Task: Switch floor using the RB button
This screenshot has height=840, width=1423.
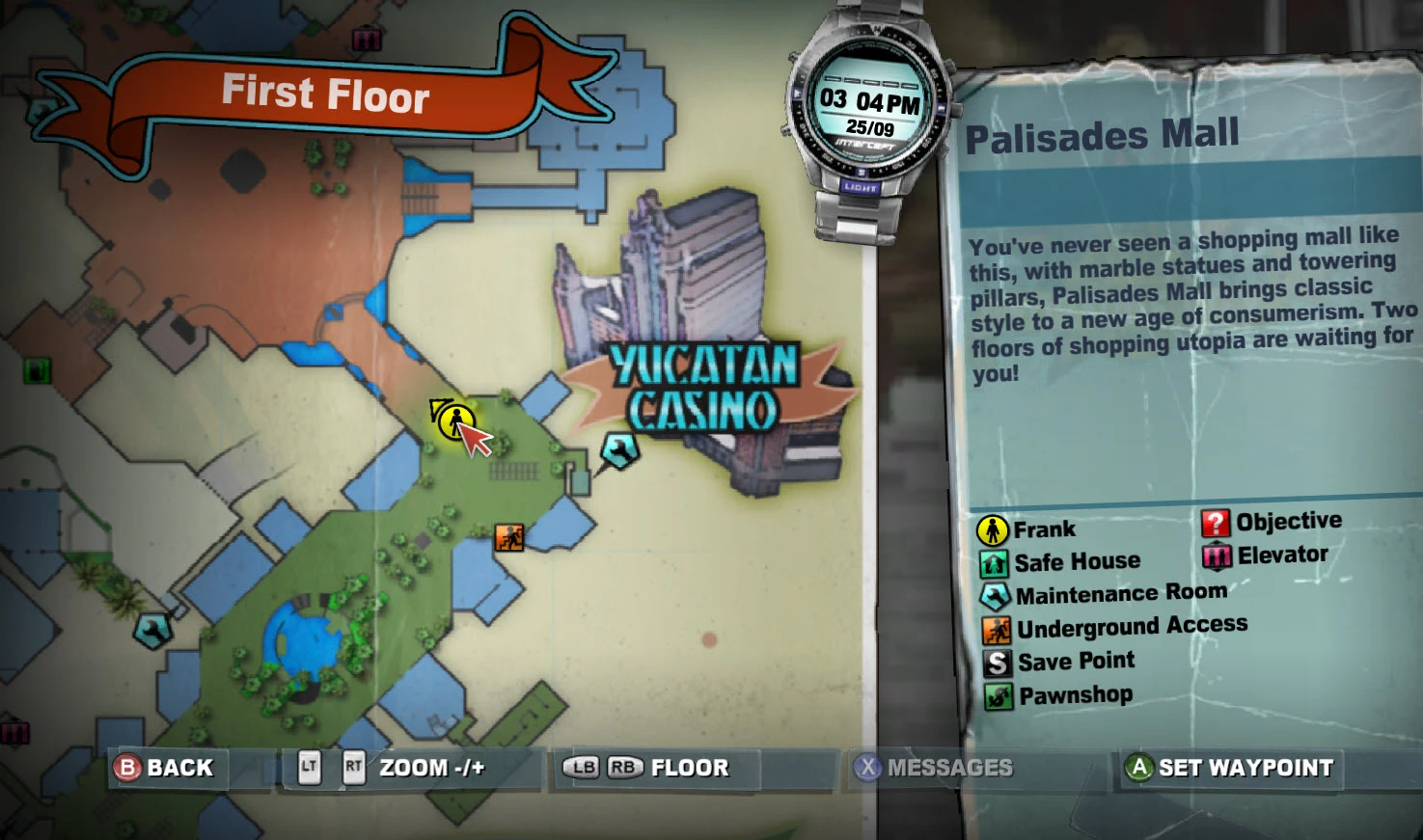Action: pos(622,768)
